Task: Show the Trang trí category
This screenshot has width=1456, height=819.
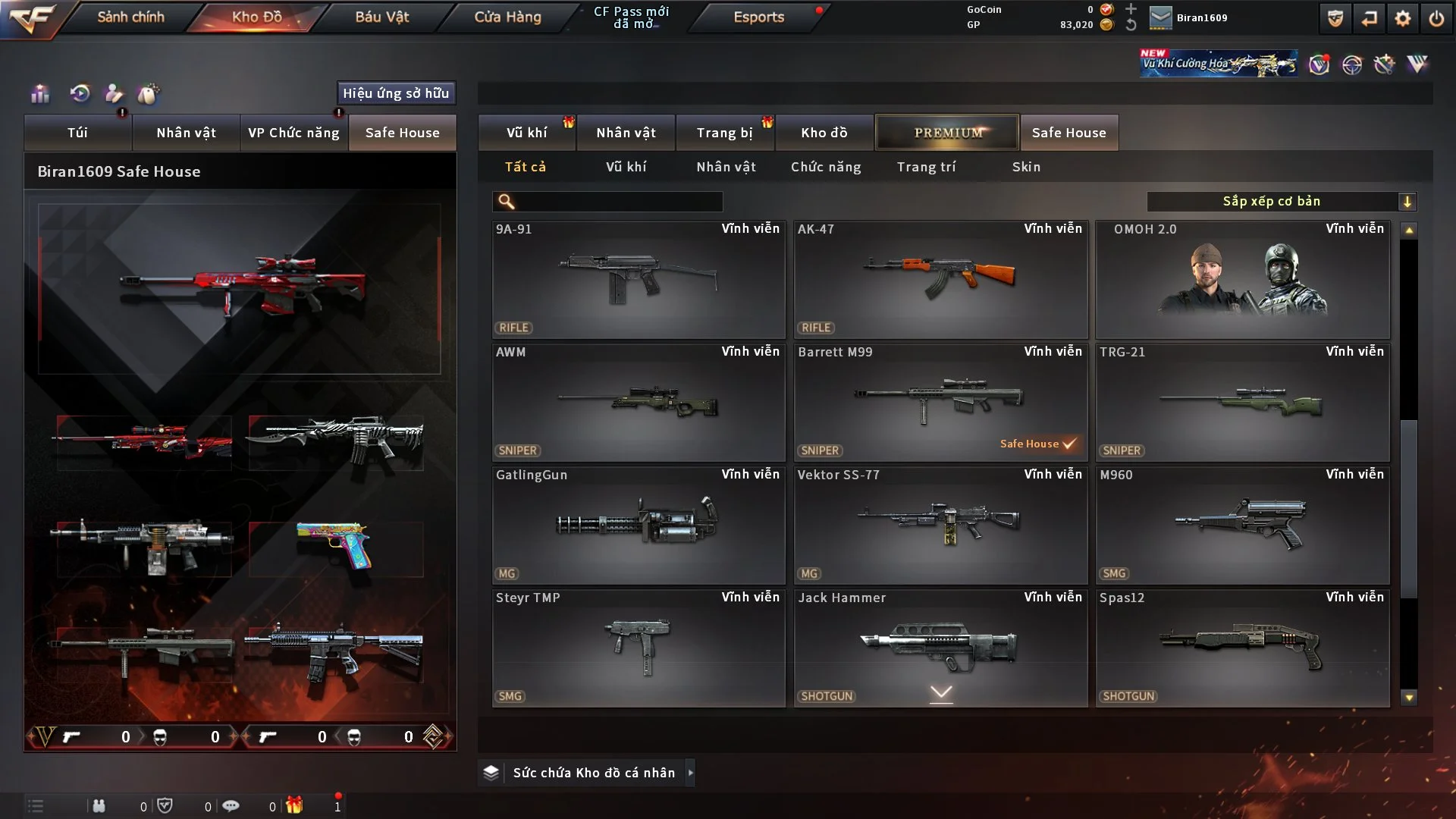Action: [x=926, y=167]
